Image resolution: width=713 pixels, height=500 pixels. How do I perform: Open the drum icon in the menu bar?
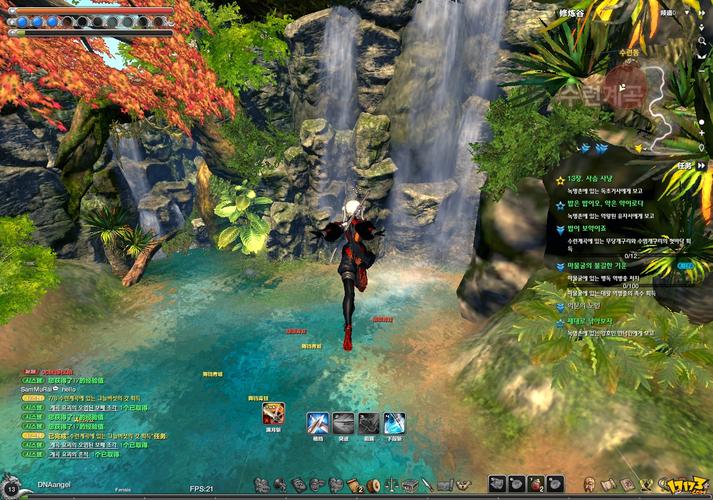tap(373, 485)
